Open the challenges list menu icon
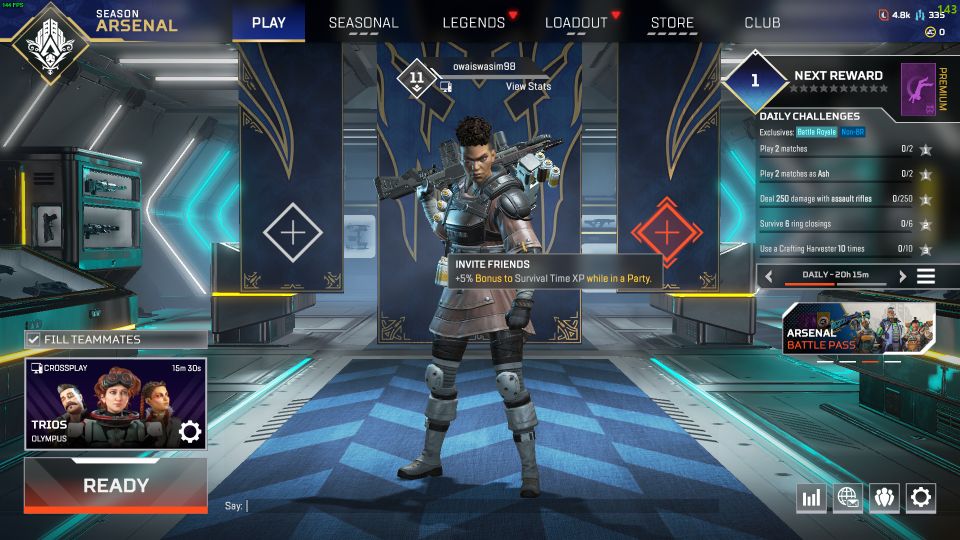Viewport: 960px width, 540px height. click(x=926, y=276)
